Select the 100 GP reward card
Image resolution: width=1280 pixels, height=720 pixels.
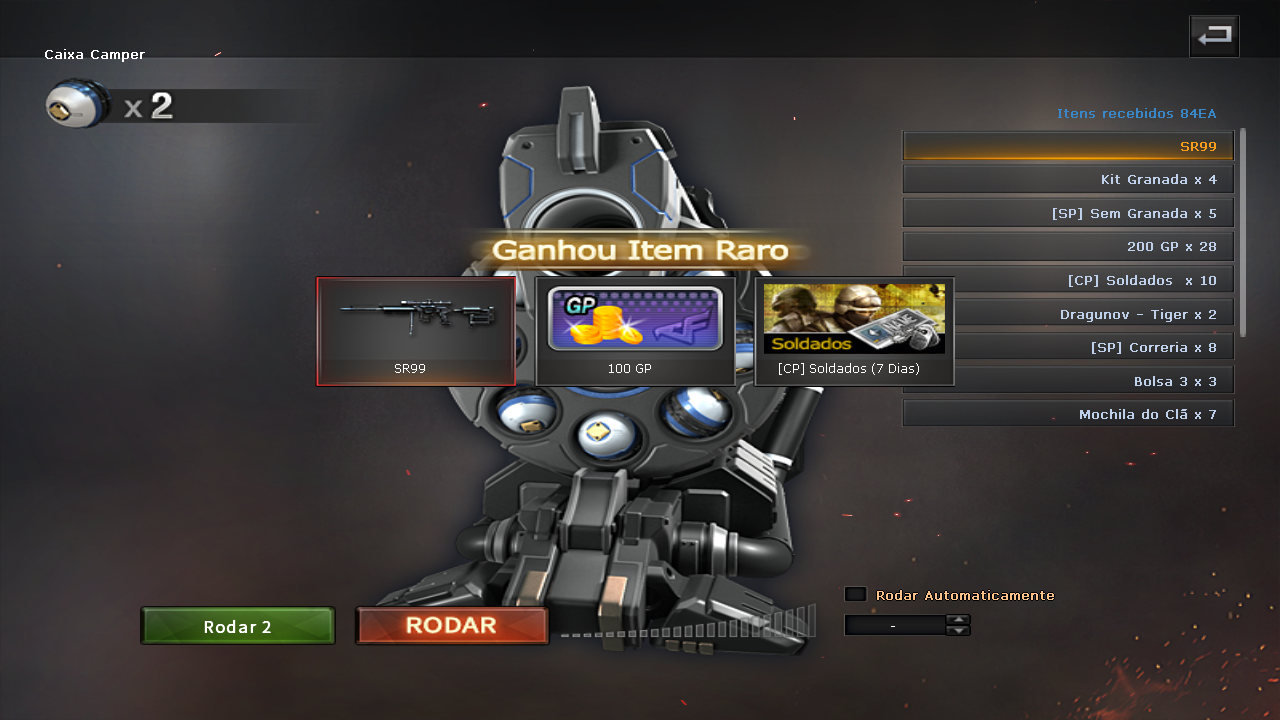tap(635, 331)
